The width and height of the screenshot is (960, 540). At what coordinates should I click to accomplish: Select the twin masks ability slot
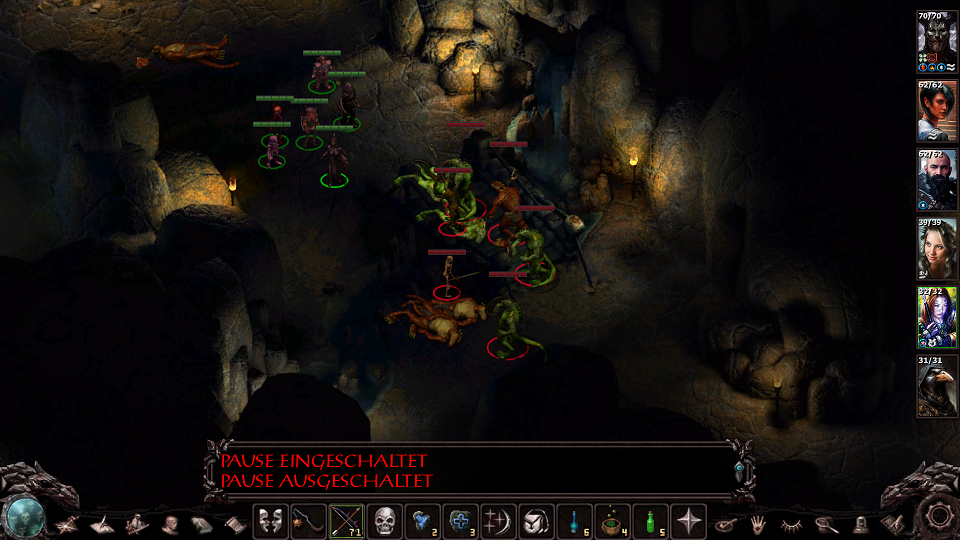tap(269, 521)
